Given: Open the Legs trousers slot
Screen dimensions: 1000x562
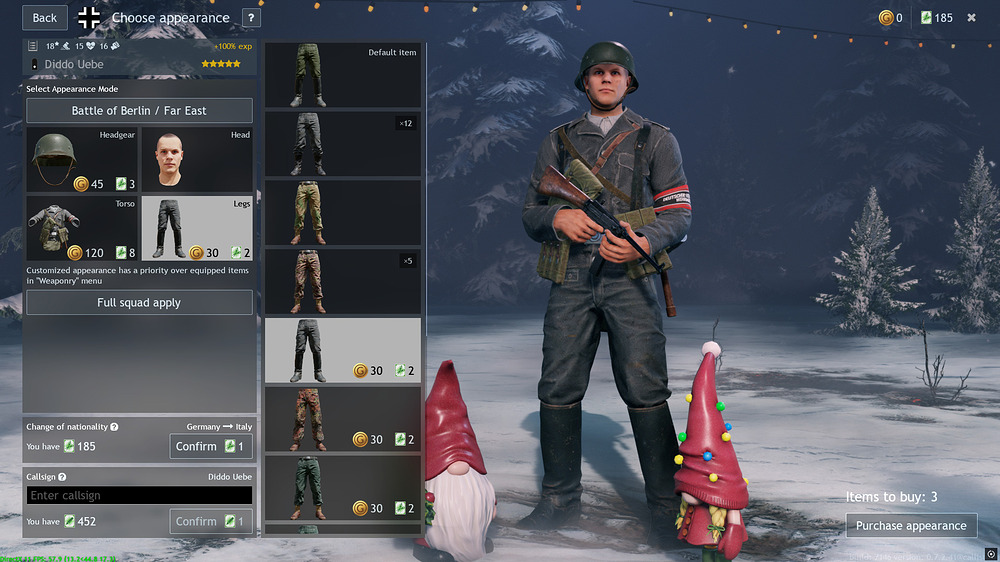Looking at the screenshot, I should point(196,228).
